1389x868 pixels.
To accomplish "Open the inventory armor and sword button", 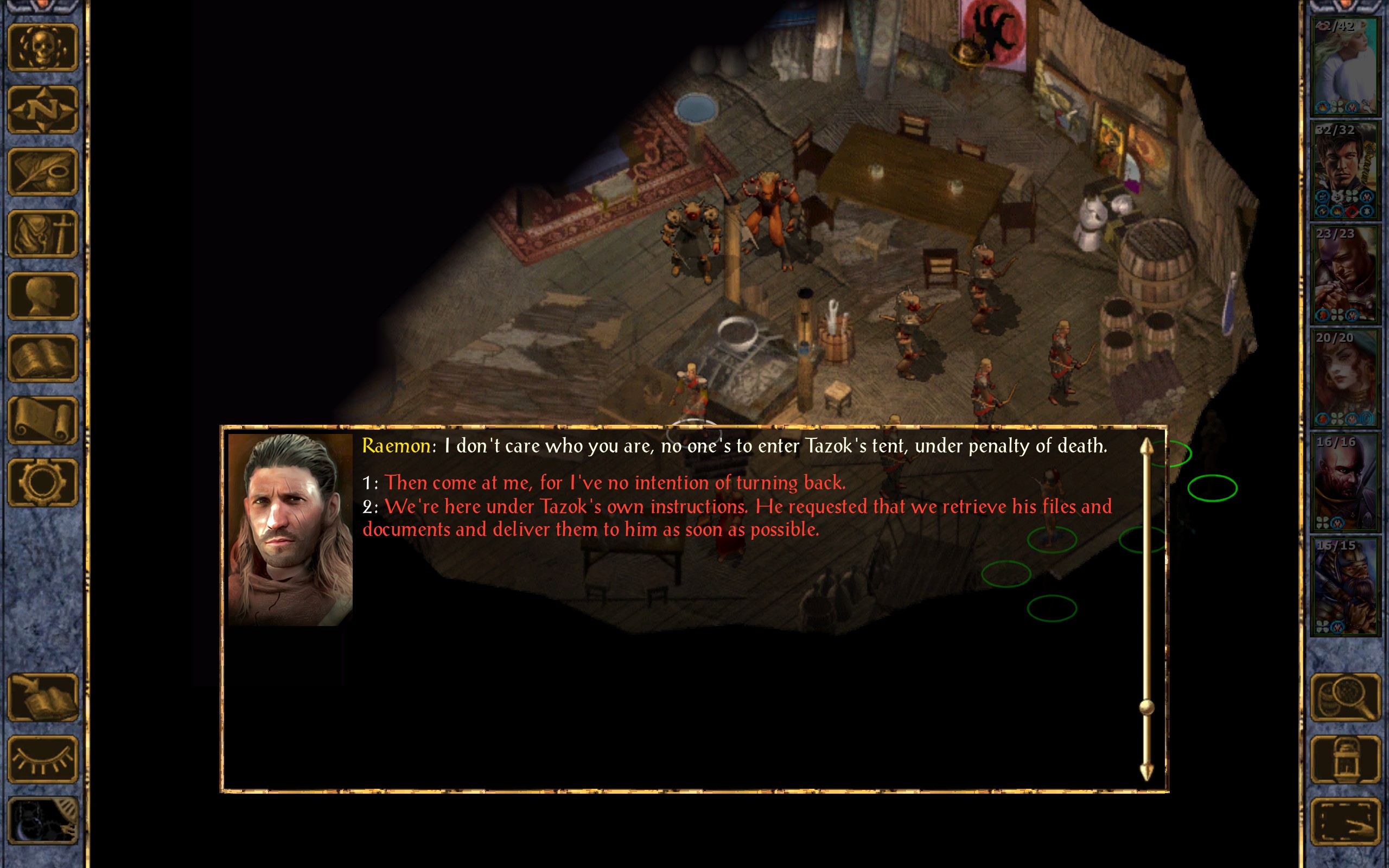I will tap(42, 234).
